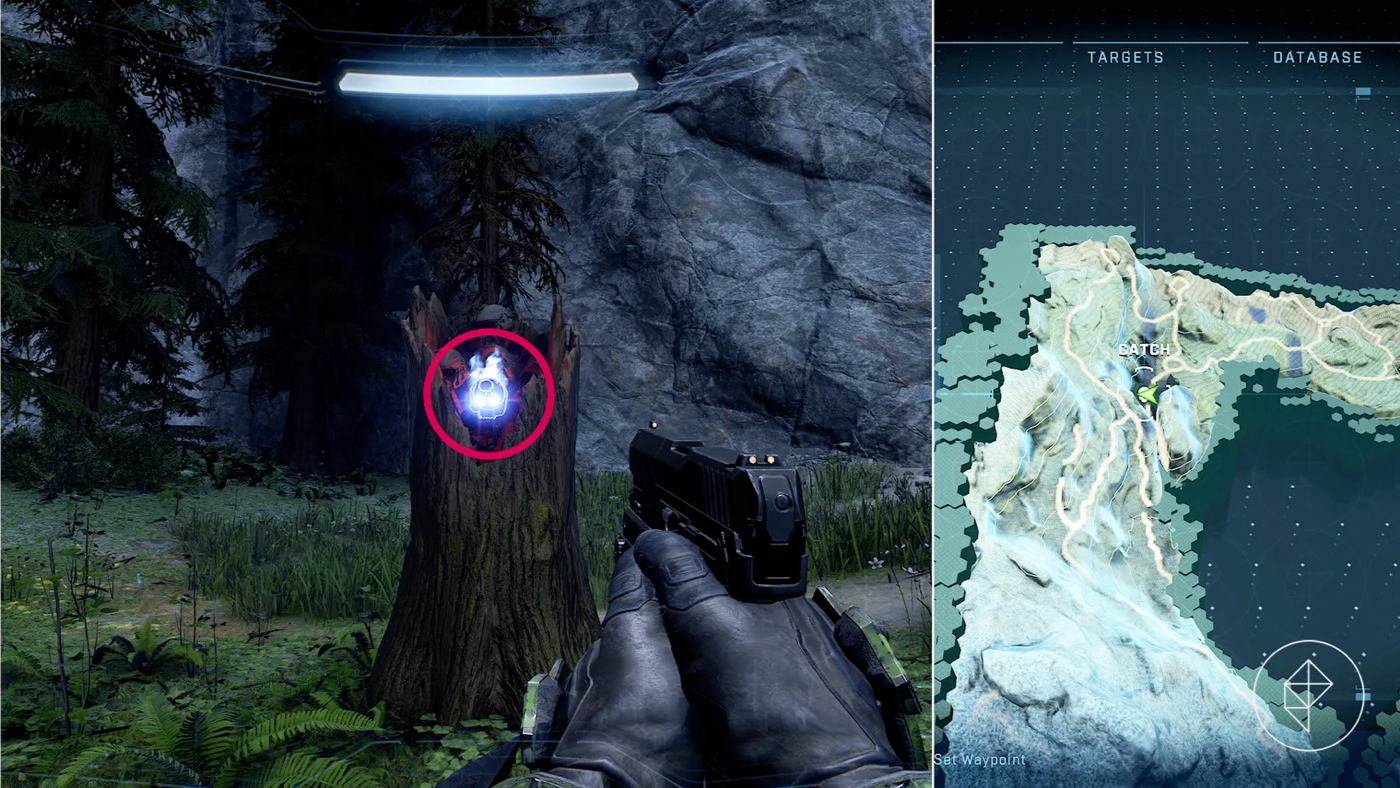The width and height of the screenshot is (1400, 788).
Task: Switch to the Targets tab
Action: pos(1125,58)
